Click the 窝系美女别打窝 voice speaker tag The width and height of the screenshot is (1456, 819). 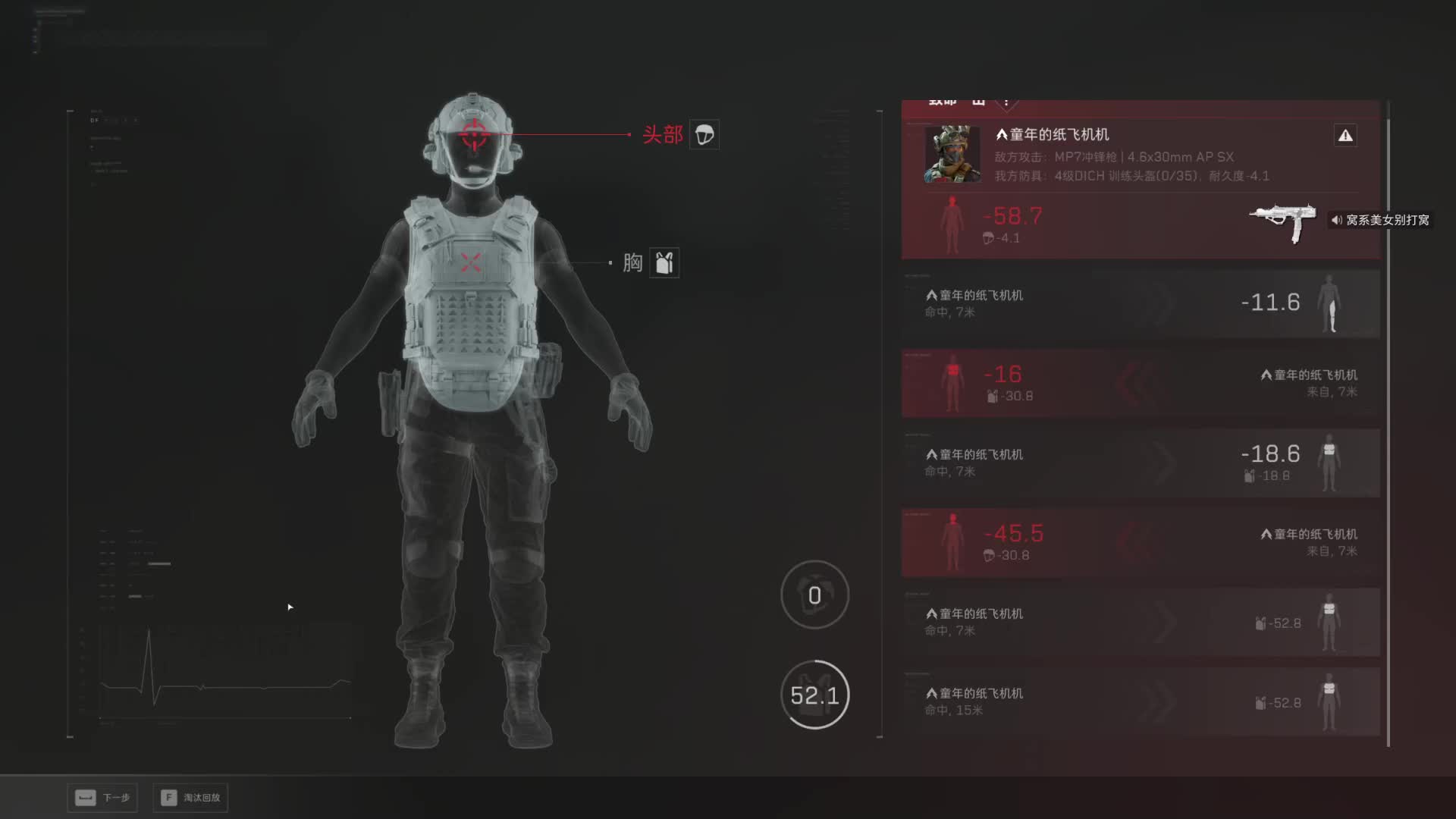(1380, 220)
